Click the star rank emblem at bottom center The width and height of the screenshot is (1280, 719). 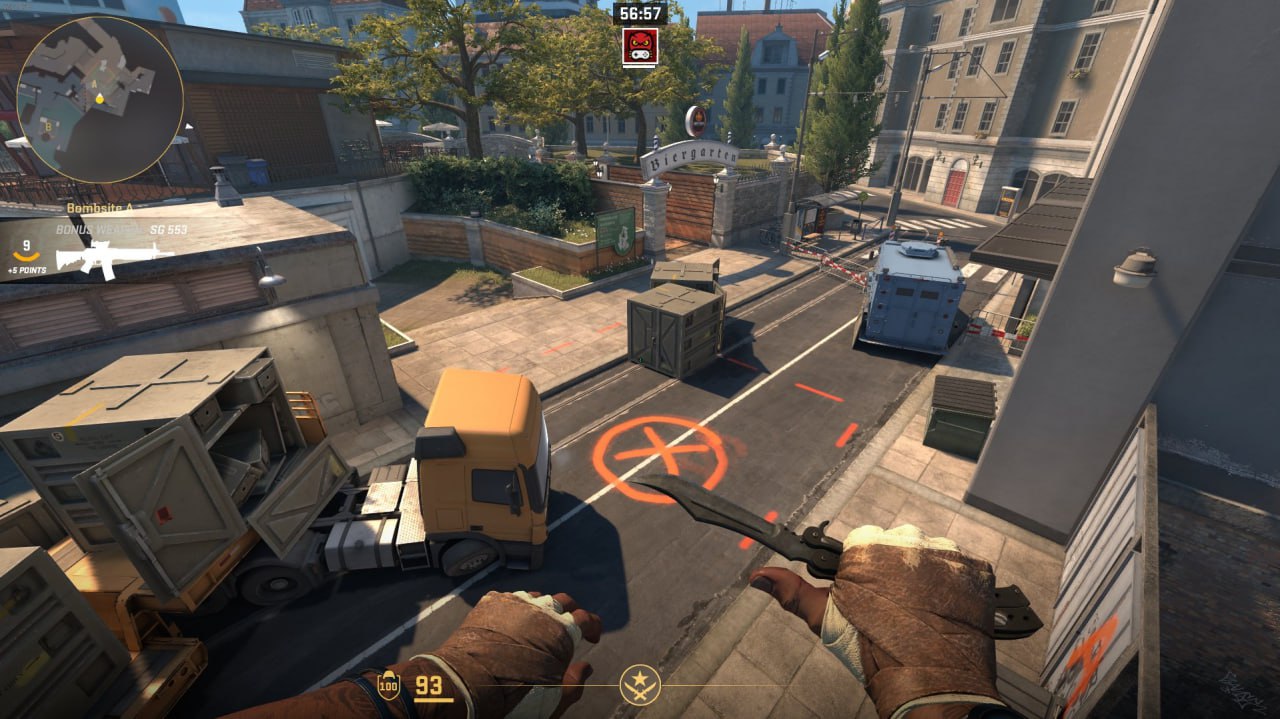tap(640, 684)
